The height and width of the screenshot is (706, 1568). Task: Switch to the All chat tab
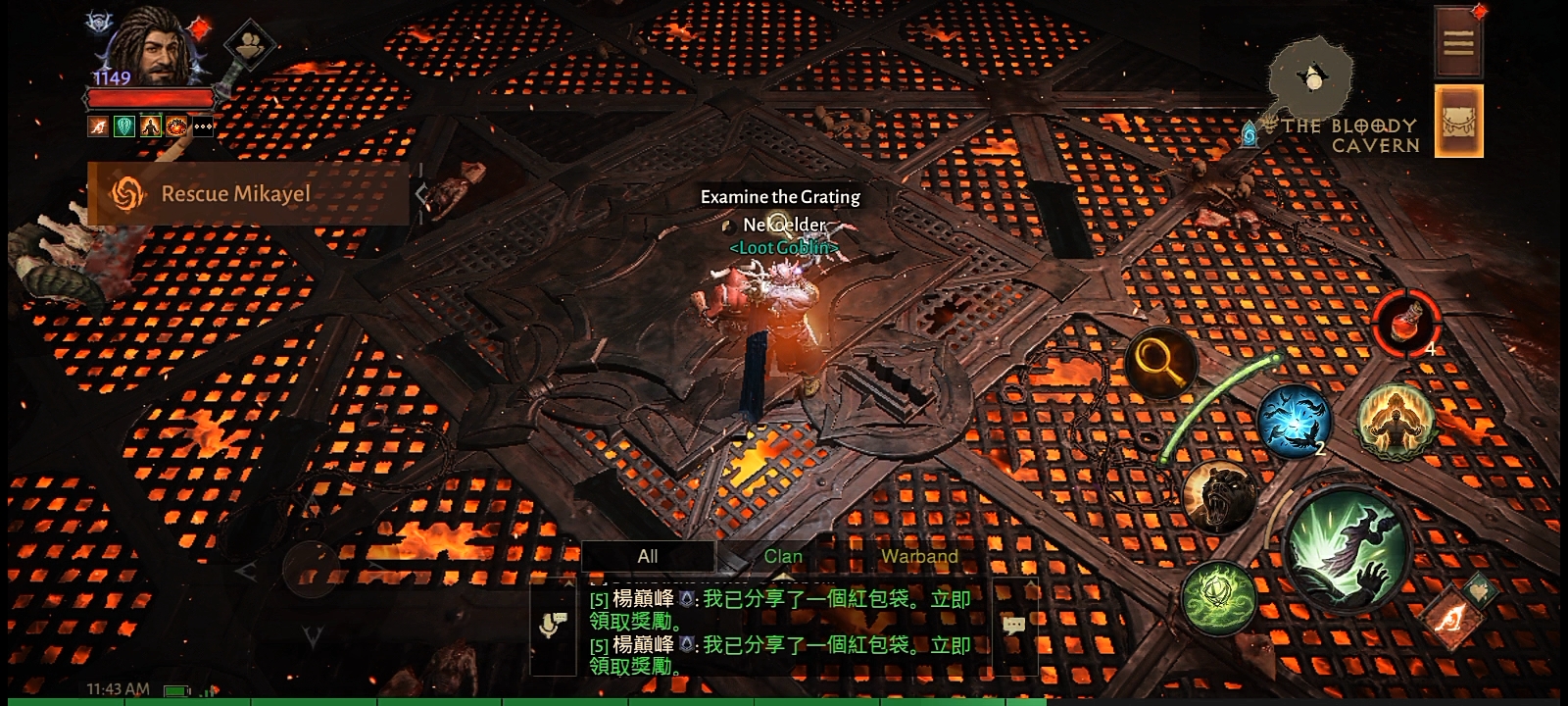(648, 556)
